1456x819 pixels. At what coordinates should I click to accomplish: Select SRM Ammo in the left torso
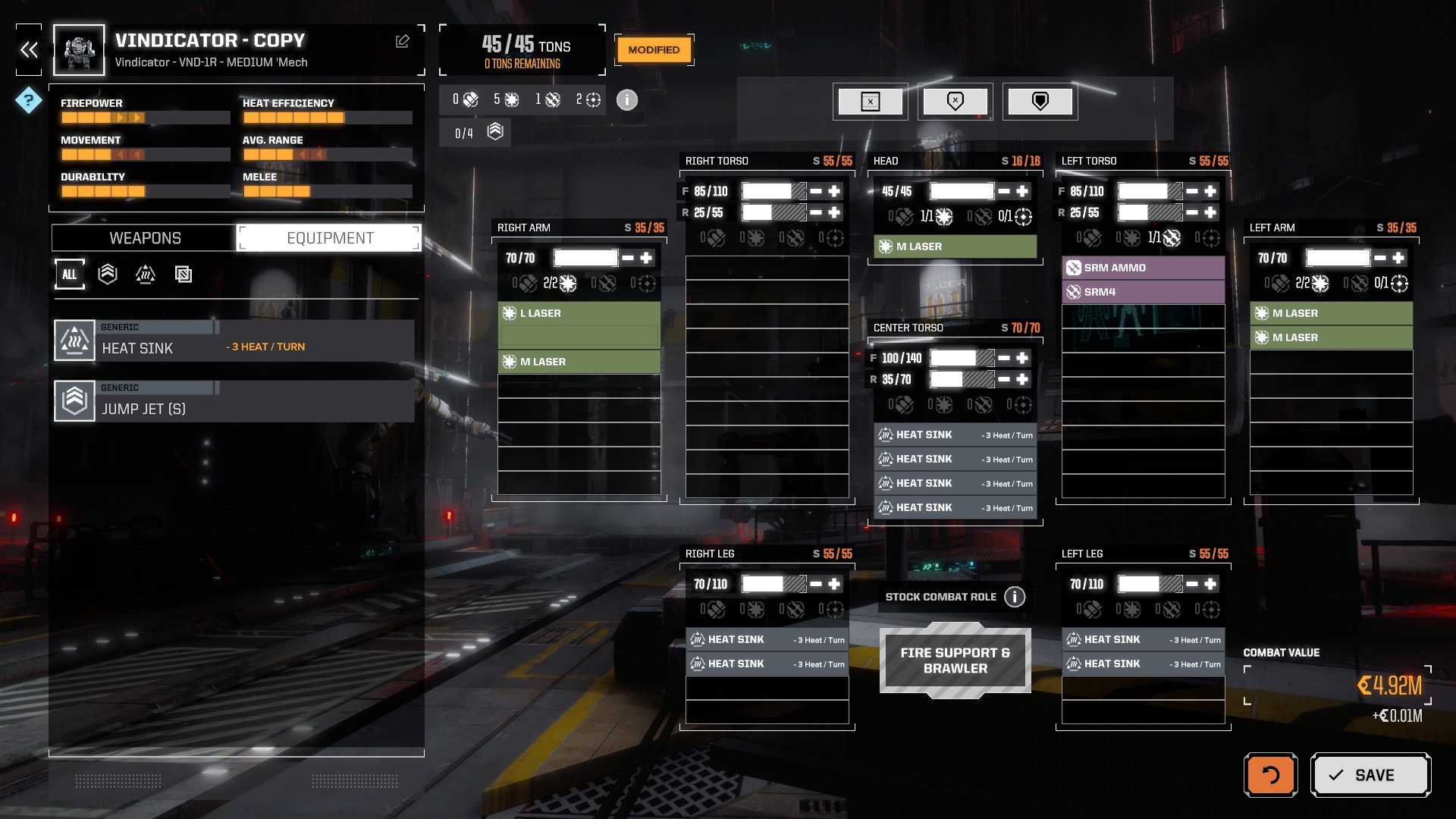(x=1143, y=268)
